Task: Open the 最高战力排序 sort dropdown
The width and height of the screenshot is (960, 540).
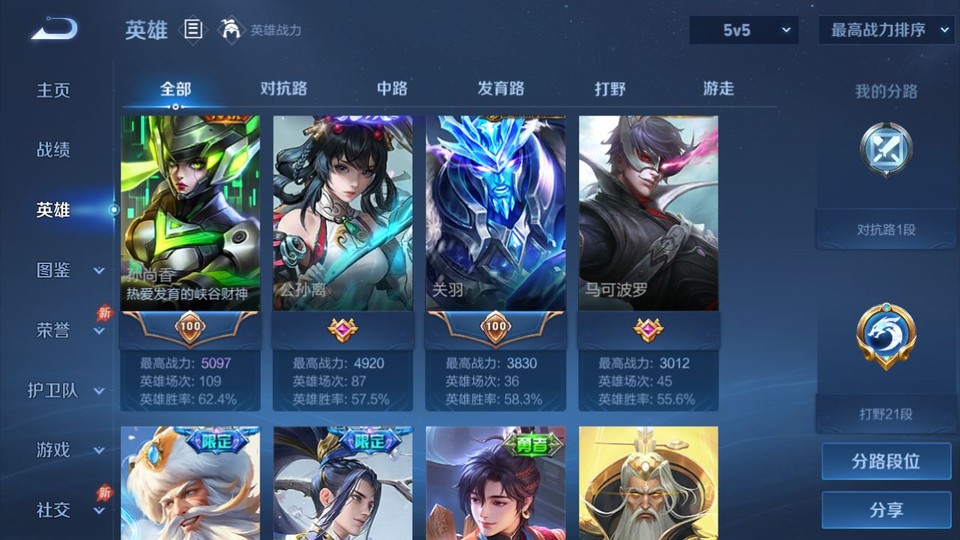Action: click(886, 30)
